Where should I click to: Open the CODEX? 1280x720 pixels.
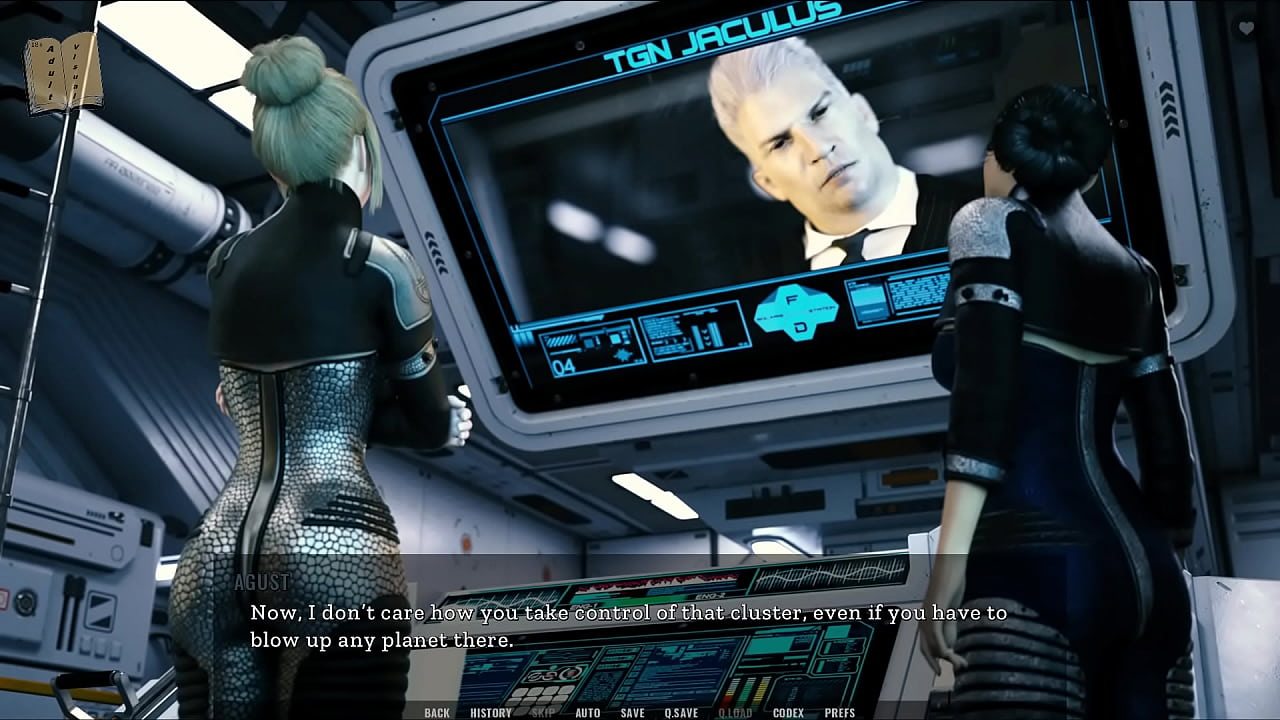point(789,713)
